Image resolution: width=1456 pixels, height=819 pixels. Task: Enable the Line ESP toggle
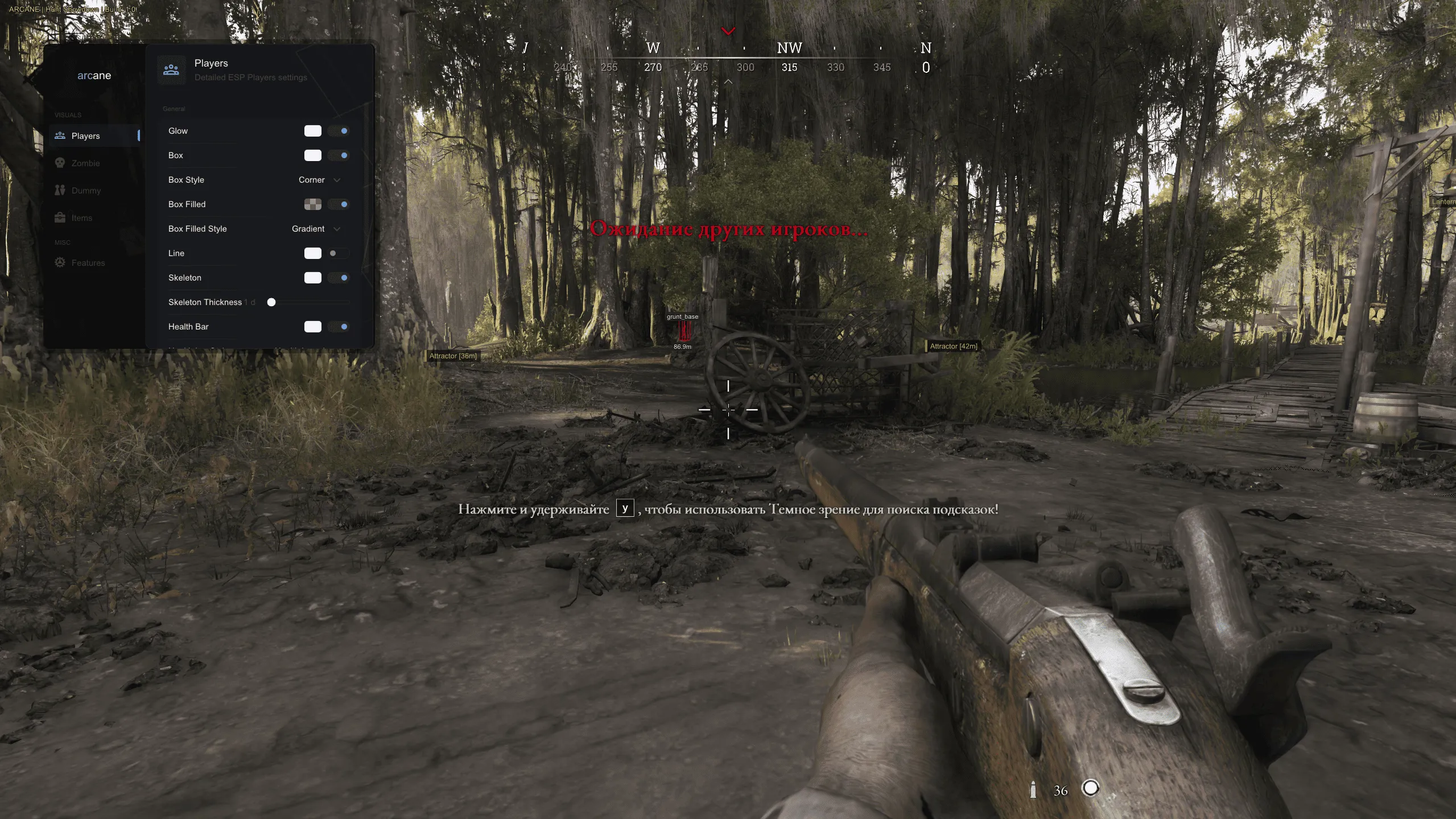pos(340,253)
